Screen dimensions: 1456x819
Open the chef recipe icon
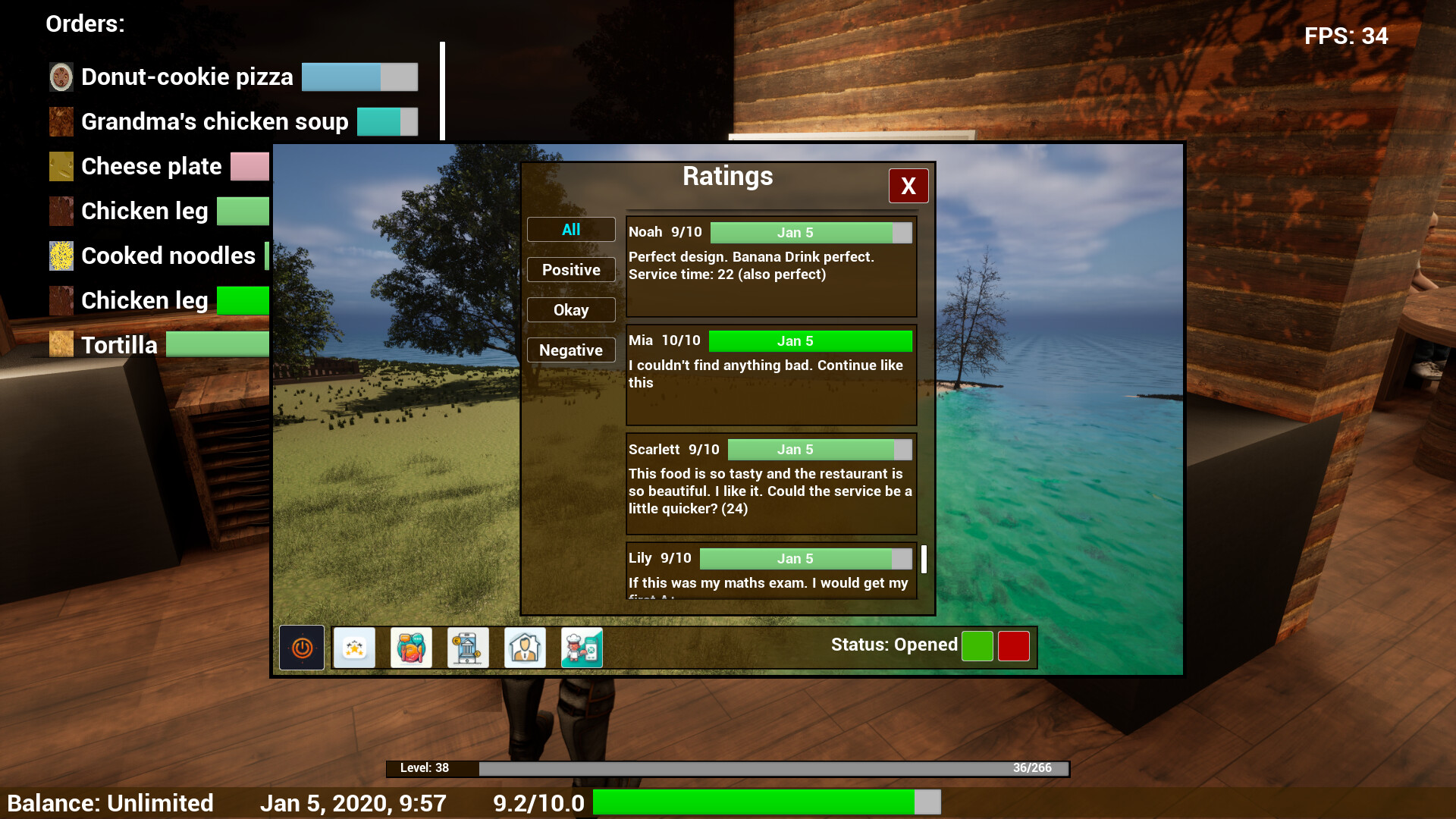(x=582, y=647)
